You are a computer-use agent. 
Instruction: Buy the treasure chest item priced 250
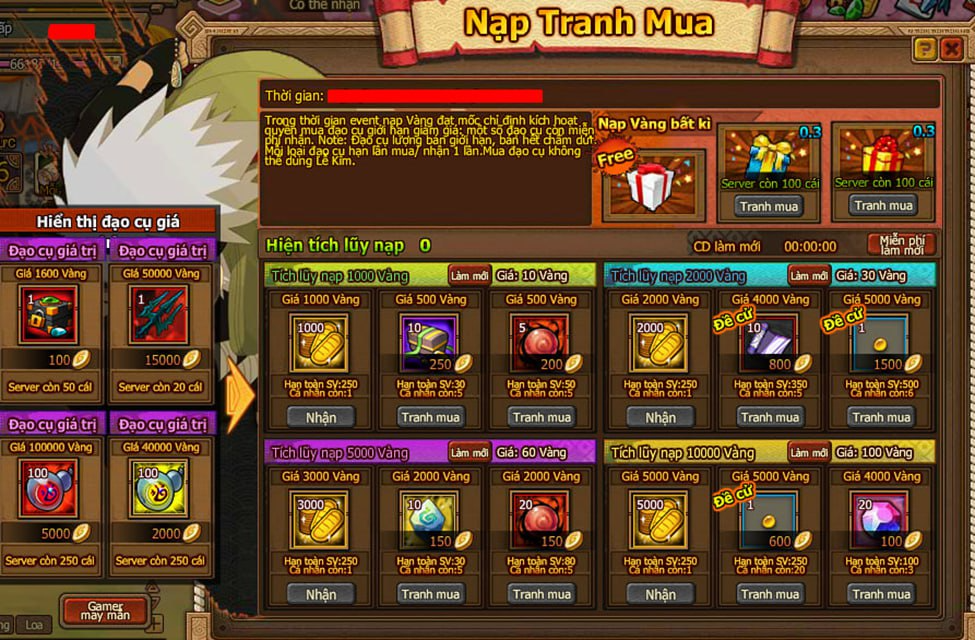point(430,417)
